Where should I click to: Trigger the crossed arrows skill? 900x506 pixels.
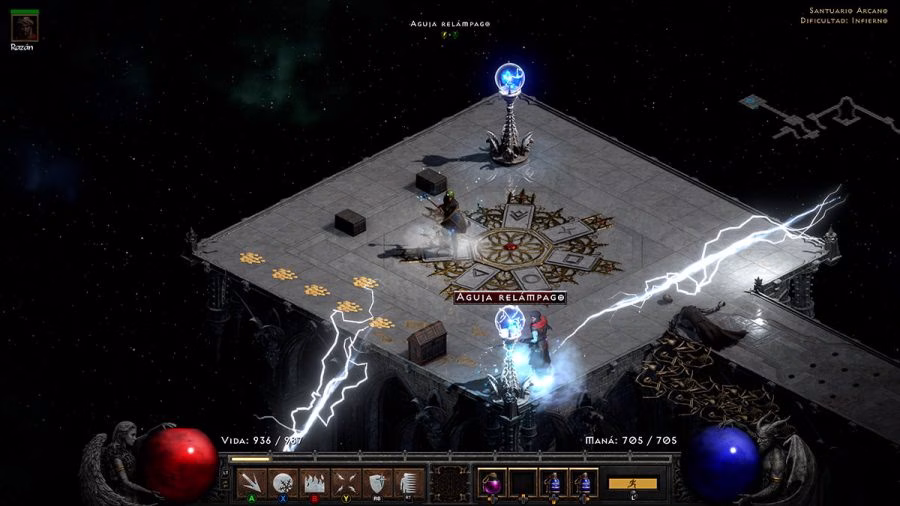click(345, 483)
